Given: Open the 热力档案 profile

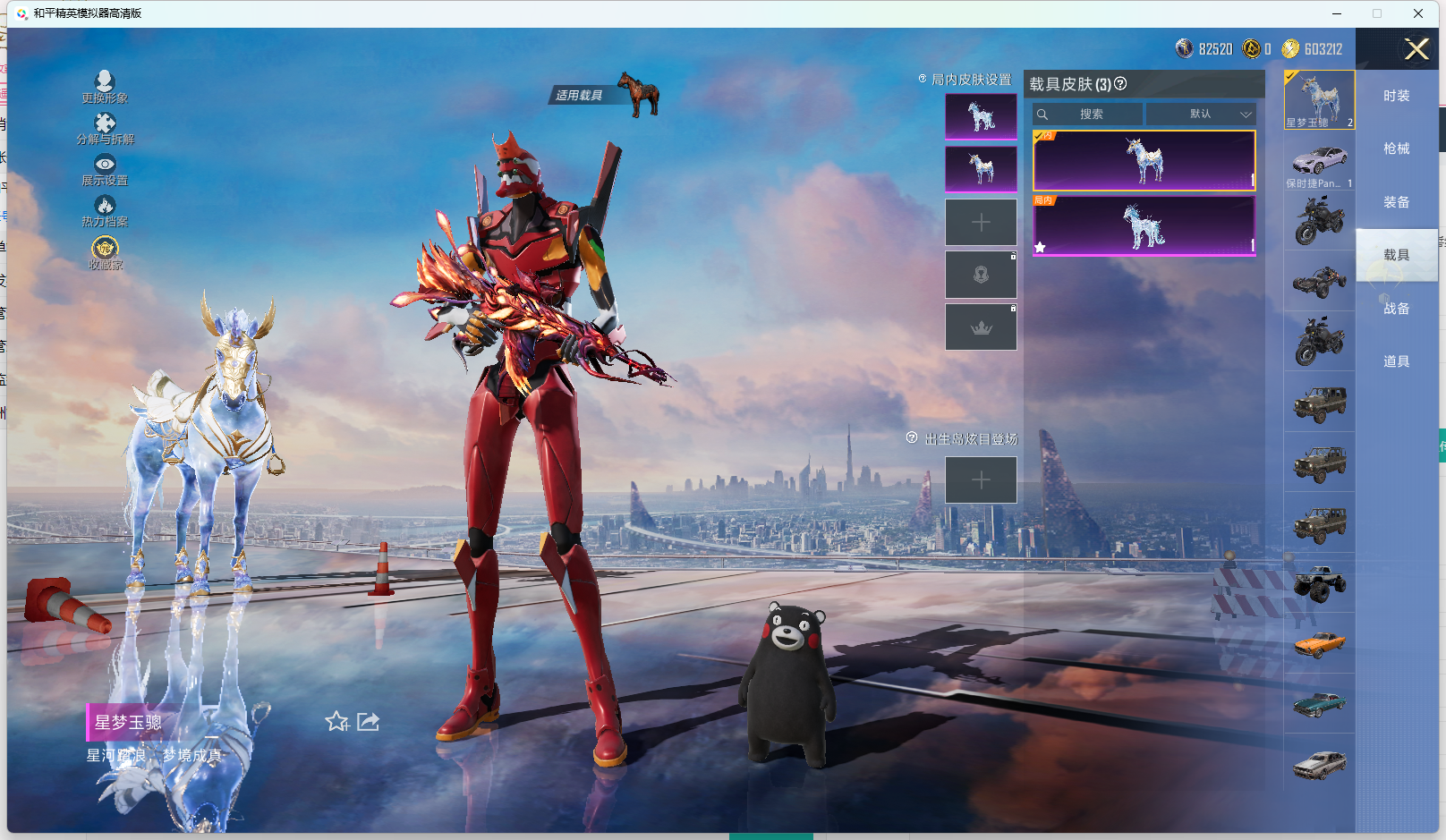Looking at the screenshot, I should coord(105,210).
